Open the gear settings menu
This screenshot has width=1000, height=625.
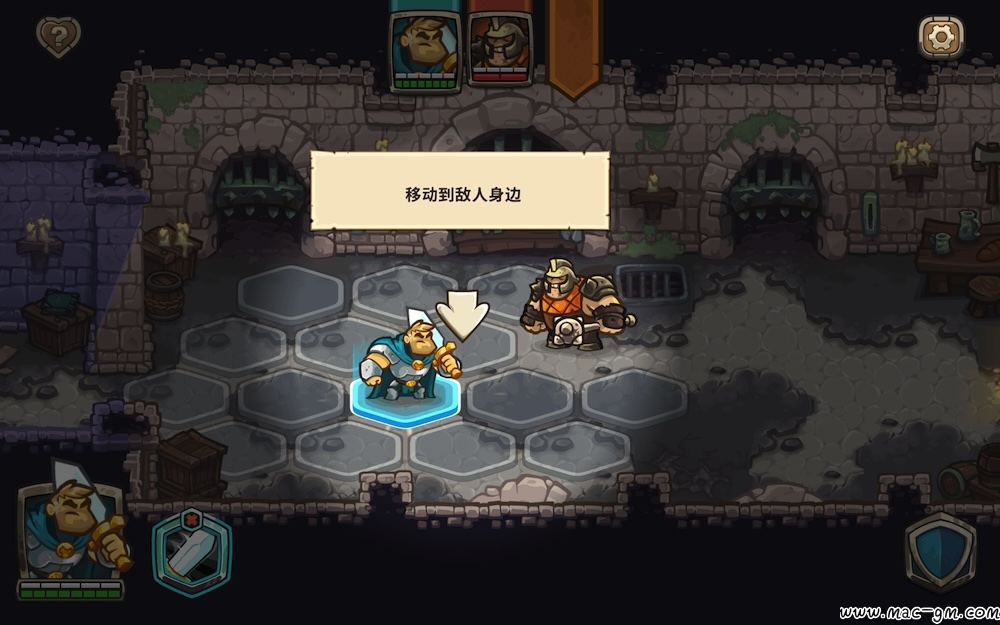[940, 37]
